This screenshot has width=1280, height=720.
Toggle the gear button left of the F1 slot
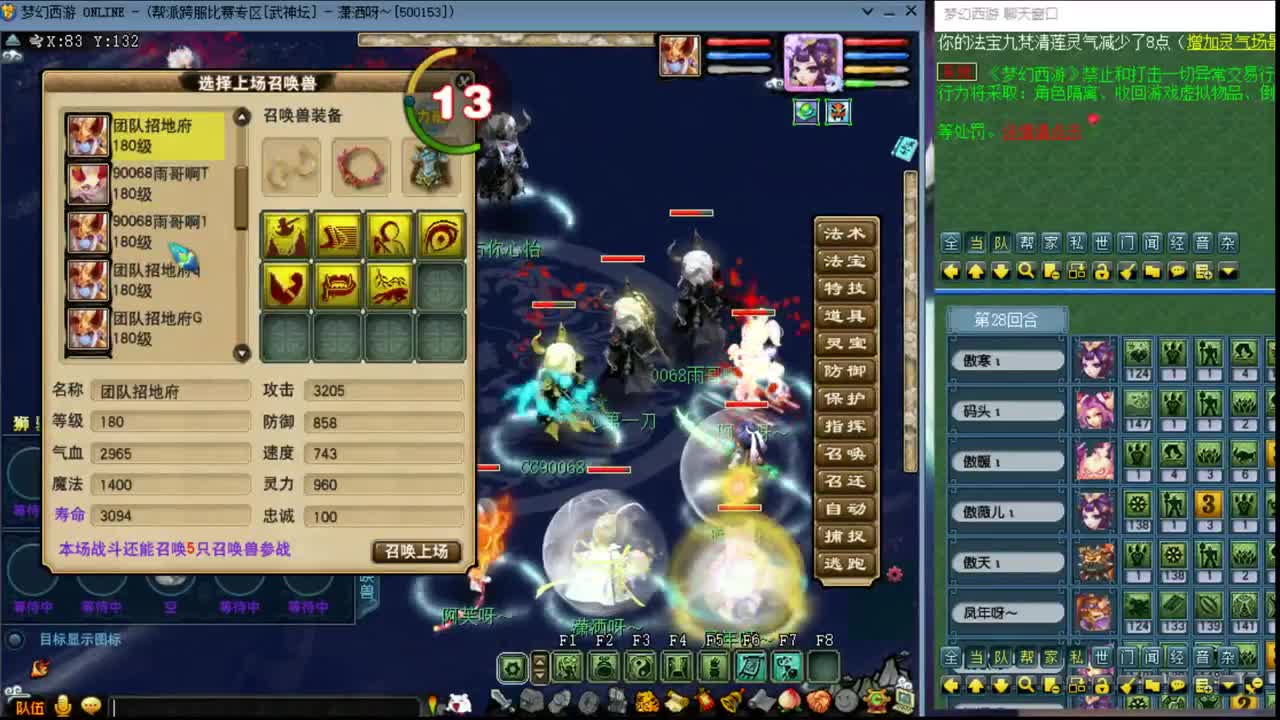coord(512,666)
